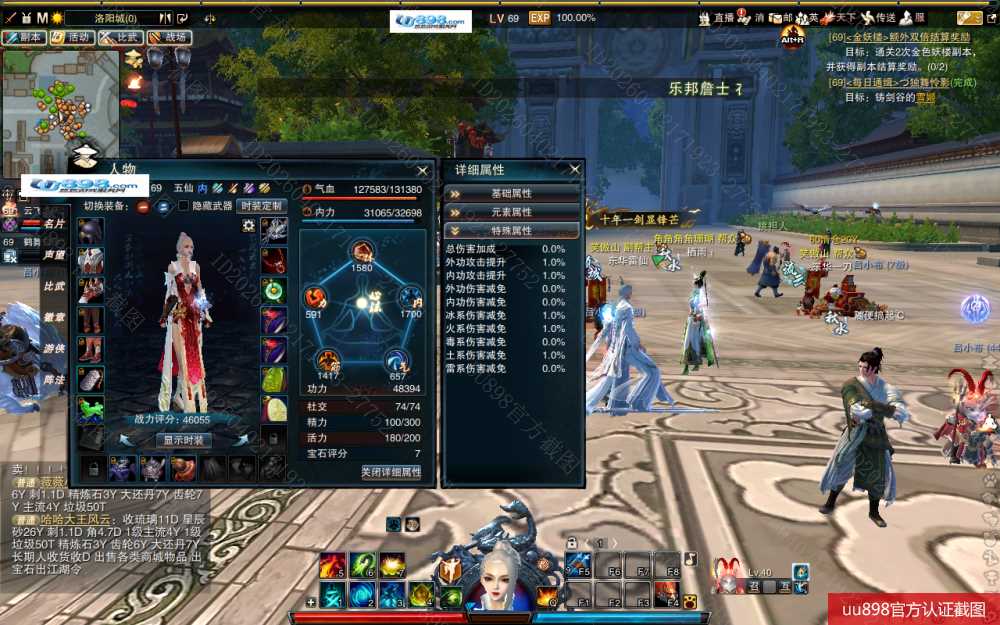Select the green jade ring slot

tap(274, 290)
